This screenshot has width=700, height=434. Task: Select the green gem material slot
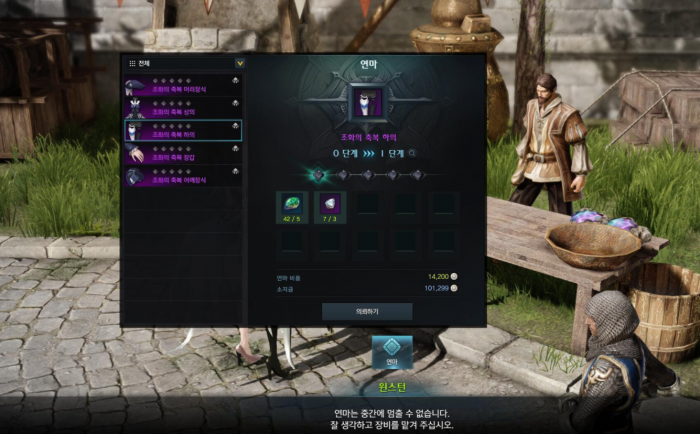coord(292,208)
